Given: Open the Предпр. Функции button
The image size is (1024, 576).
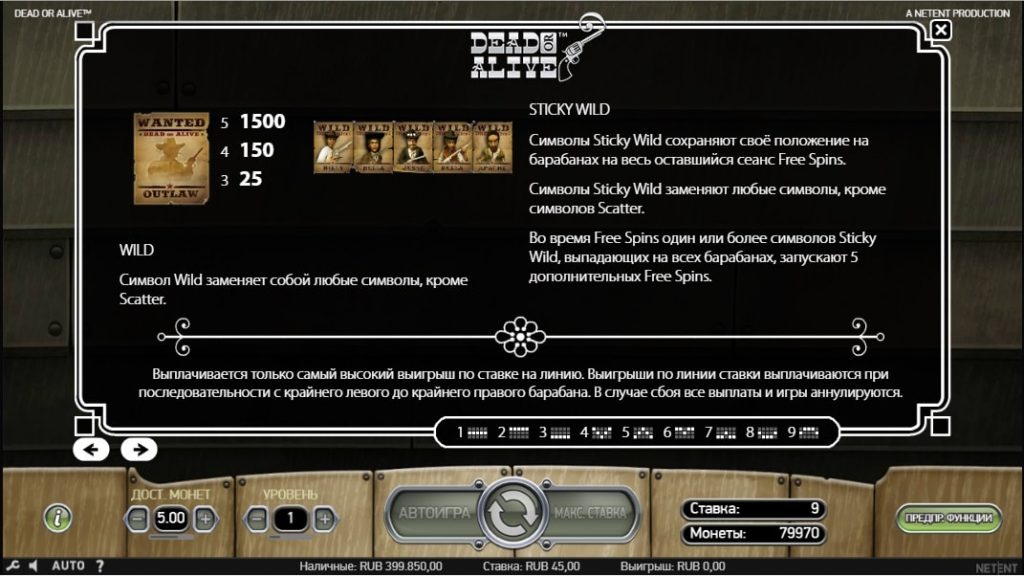Looking at the screenshot, I should pyautogui.click(x=948, y=517).
